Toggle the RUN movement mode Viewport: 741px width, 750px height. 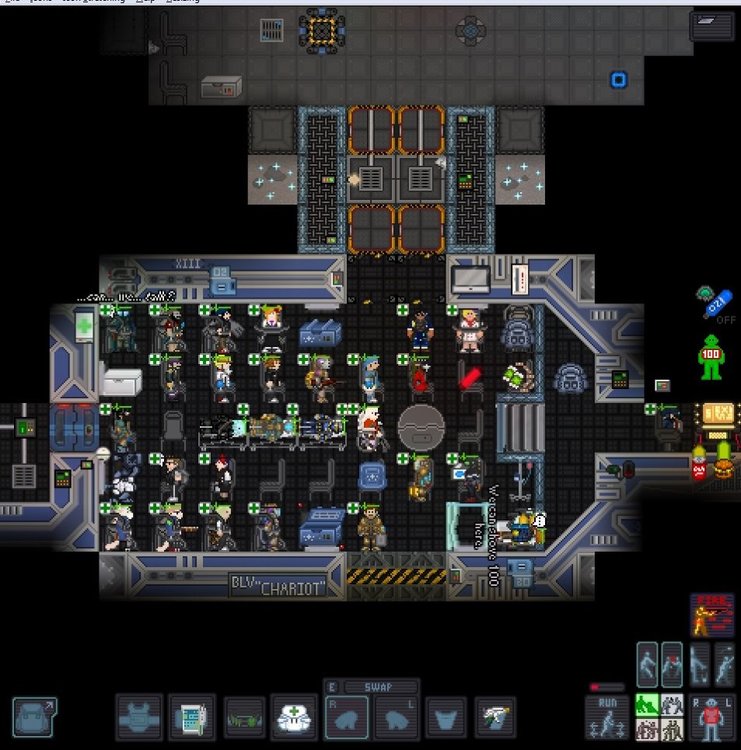coord(608,717)
